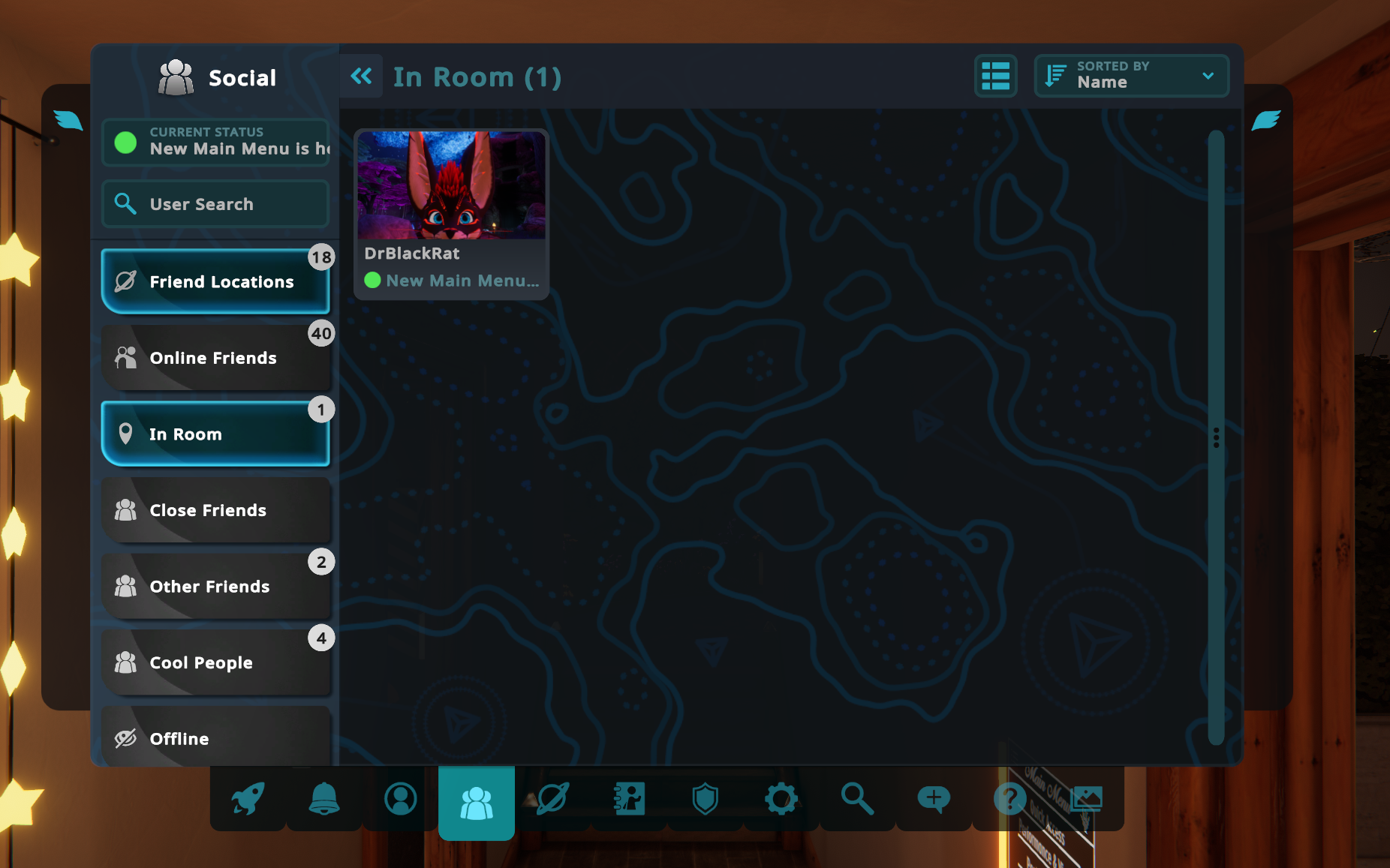Click the User Search field
The height and width of the screenshot is (868, 1390).
pos(215,203)
